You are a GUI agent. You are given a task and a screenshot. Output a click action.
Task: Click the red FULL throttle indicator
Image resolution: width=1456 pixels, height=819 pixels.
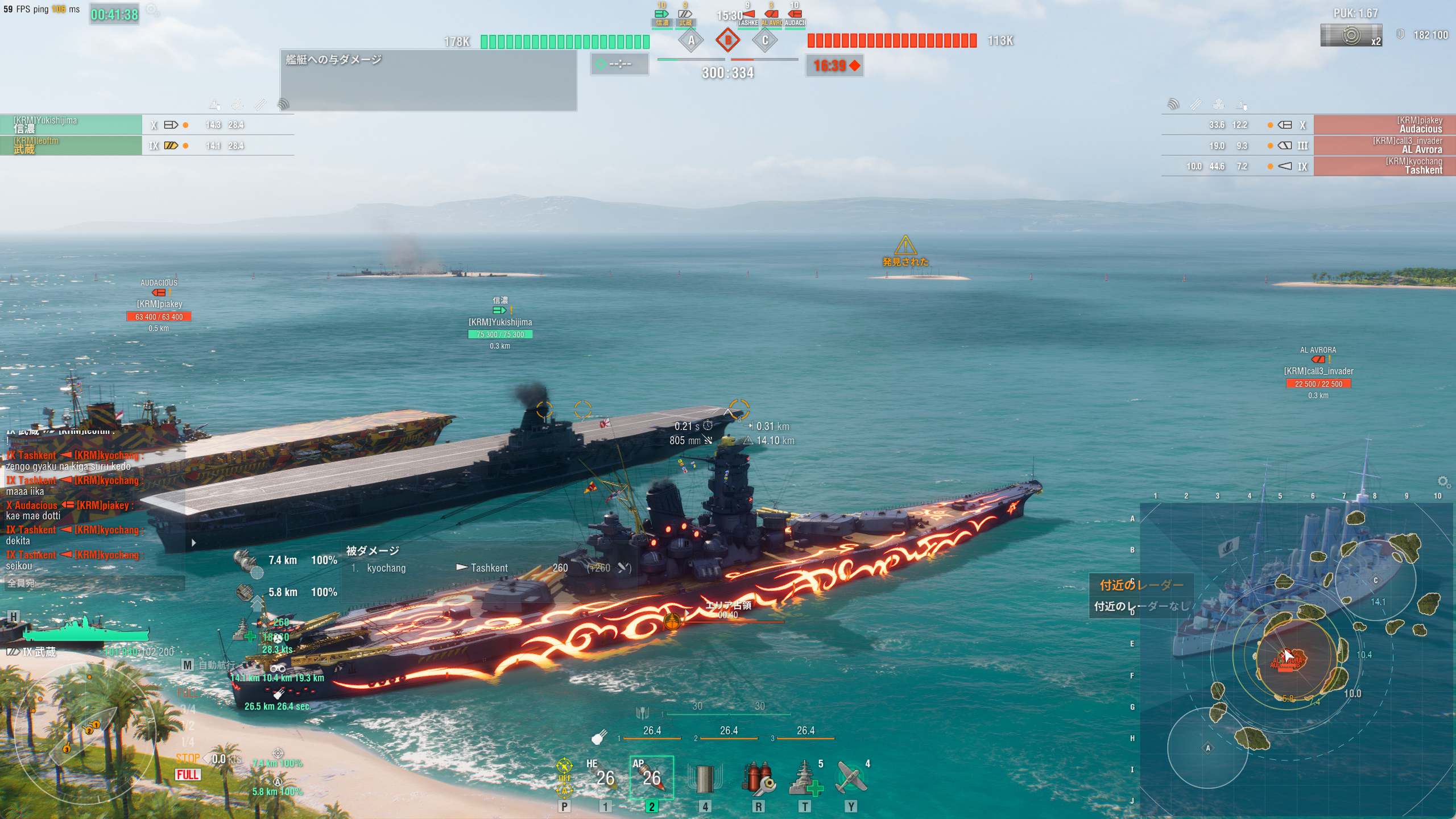(188, 775)
